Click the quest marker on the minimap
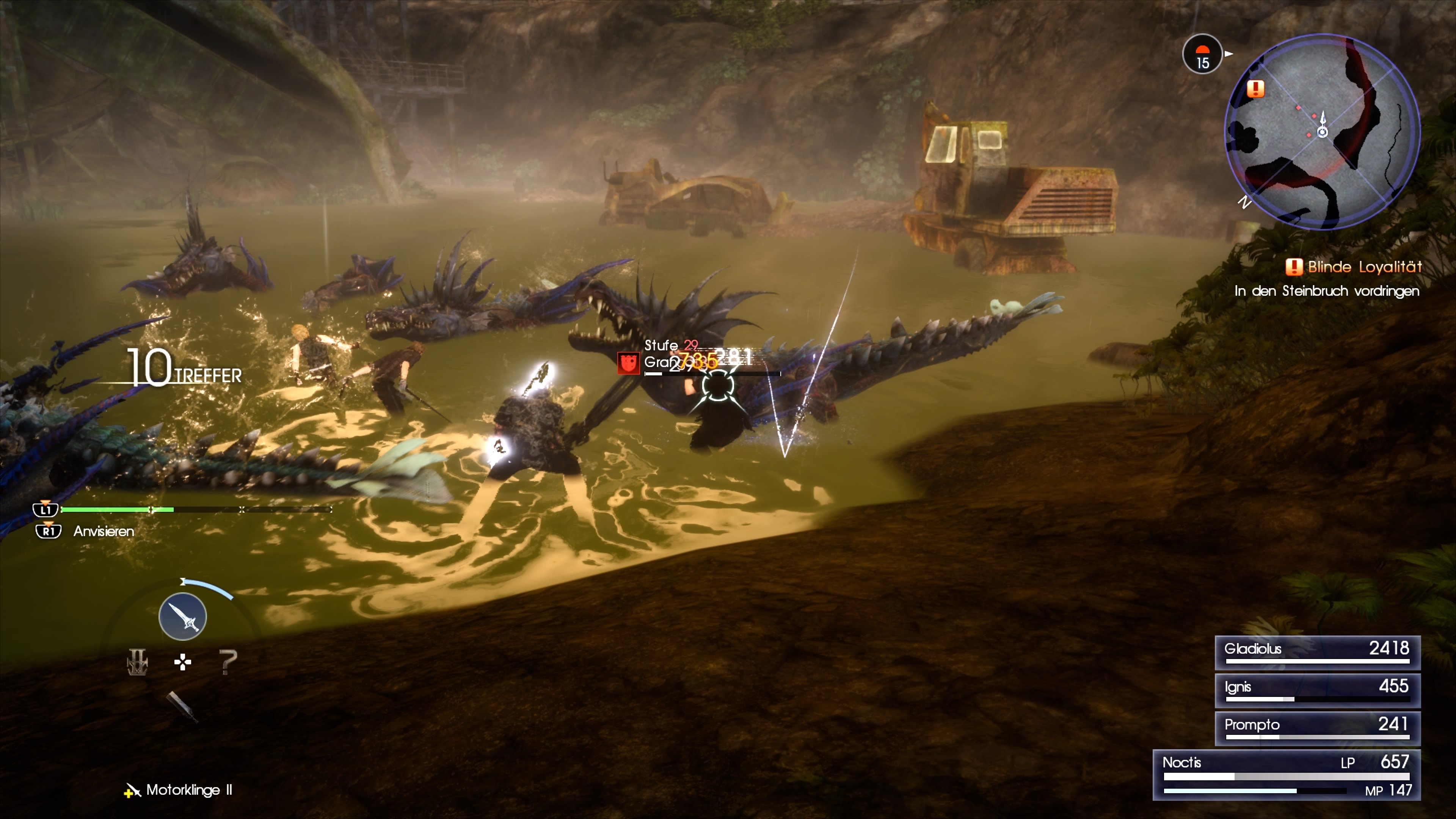Image resolution: width=1456 pixels, height=819 pixels. pyautogui.click(x=1255, y=89)
